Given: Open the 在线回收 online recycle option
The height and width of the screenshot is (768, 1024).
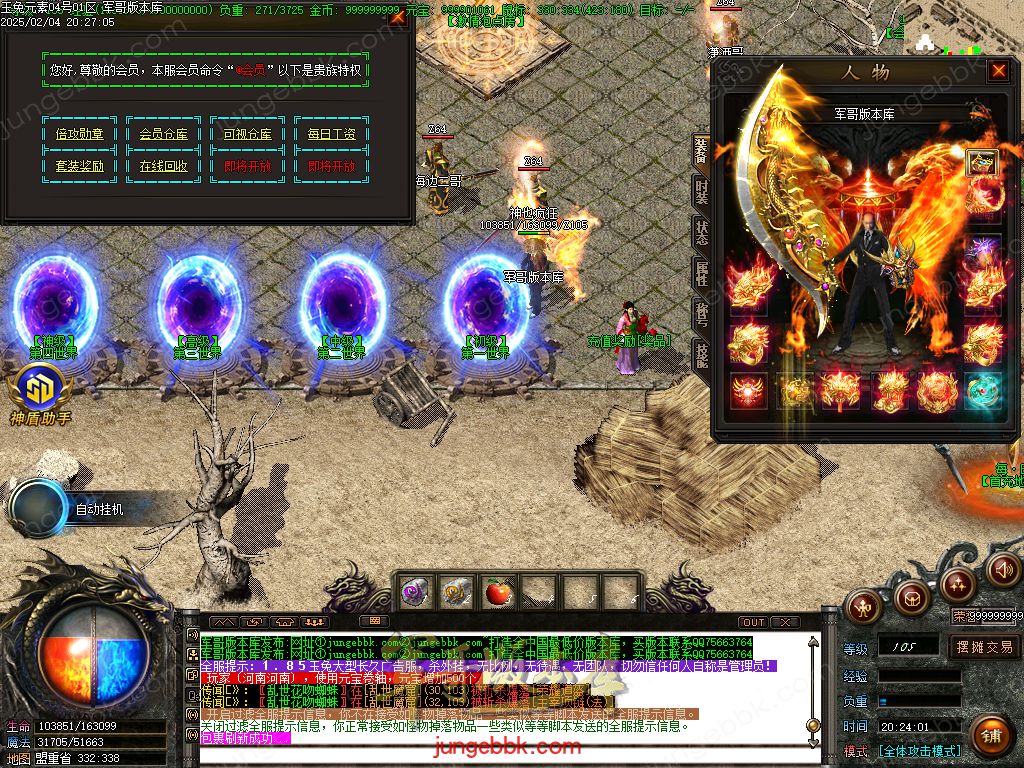Looking at the screenshot, I should pos(163,166).
